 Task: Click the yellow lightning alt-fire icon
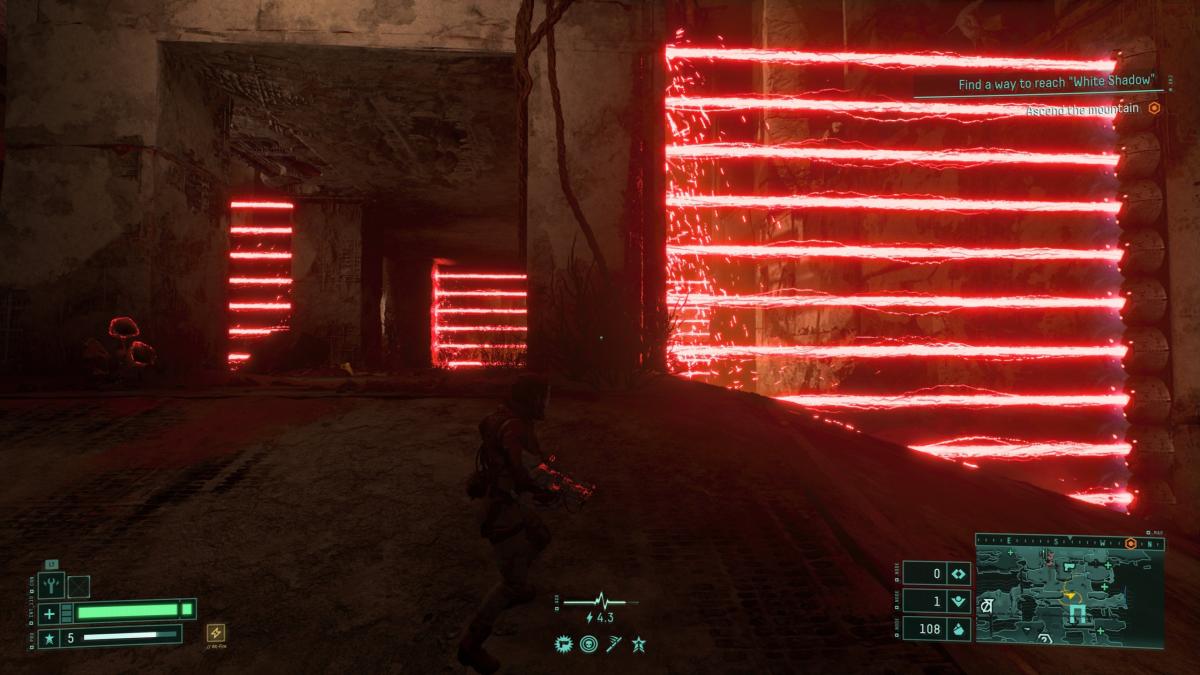(214, 632)
